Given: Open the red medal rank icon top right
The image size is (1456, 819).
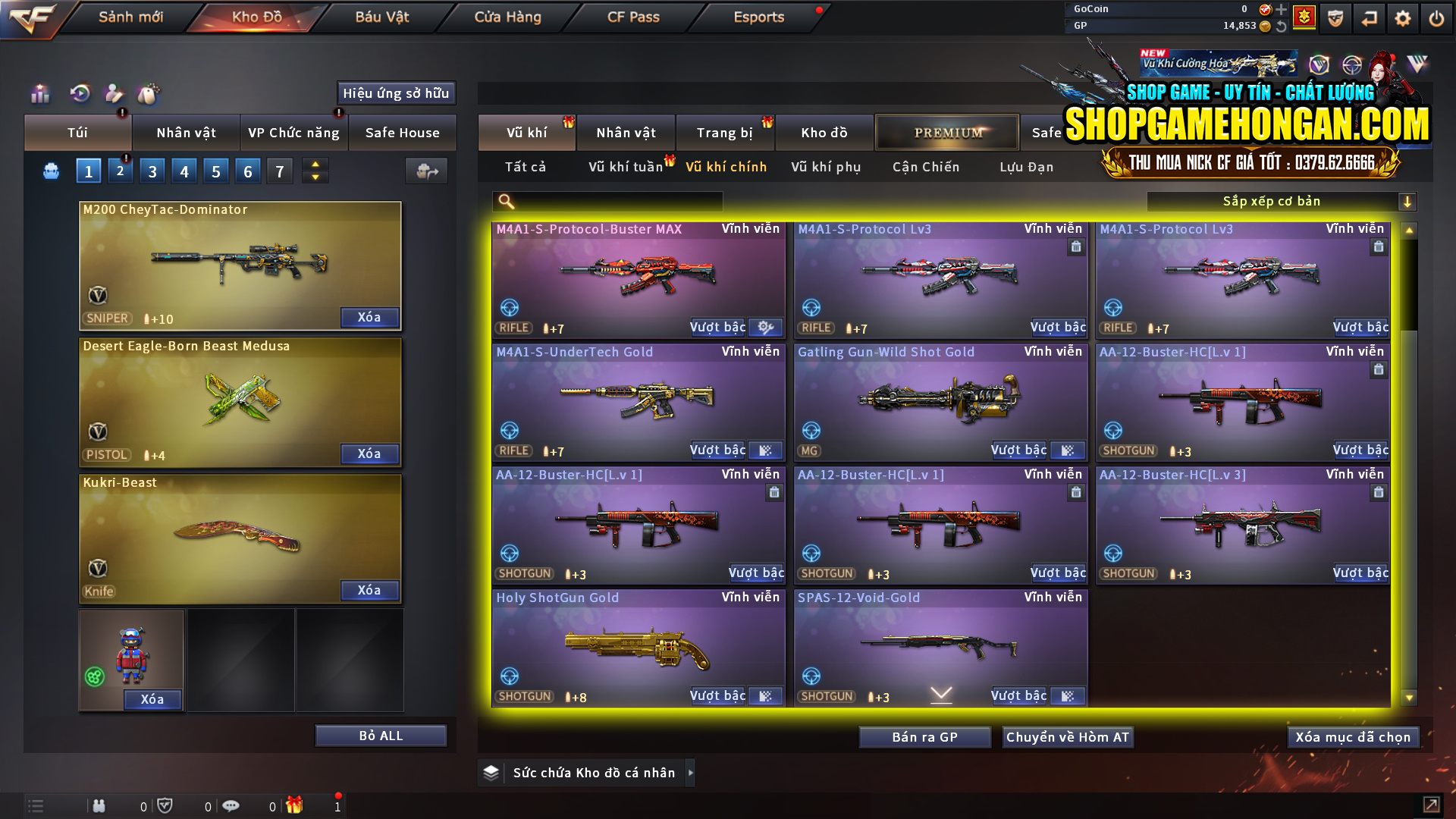Looking at the screenshot, I should point(1304,17).
